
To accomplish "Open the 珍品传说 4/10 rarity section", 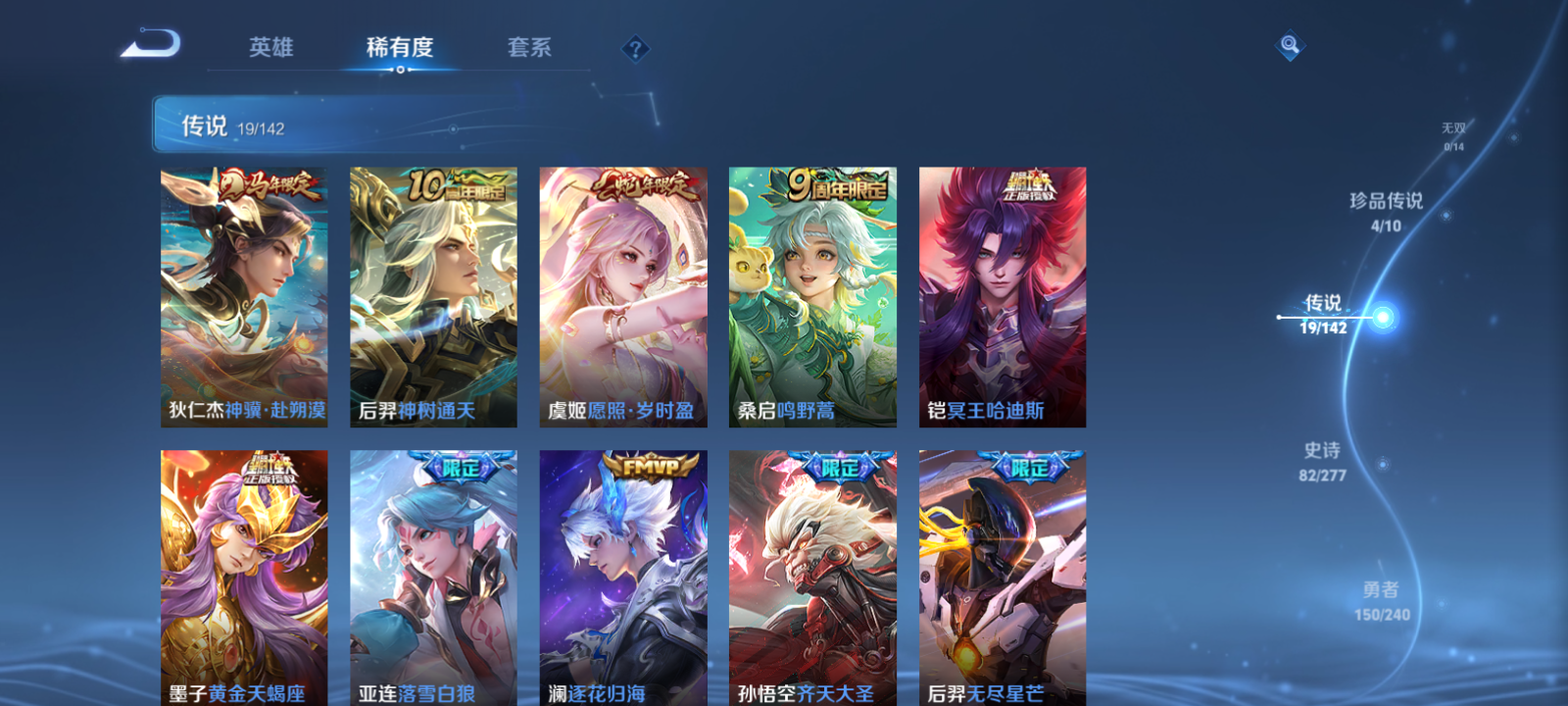I will 1387,211.
